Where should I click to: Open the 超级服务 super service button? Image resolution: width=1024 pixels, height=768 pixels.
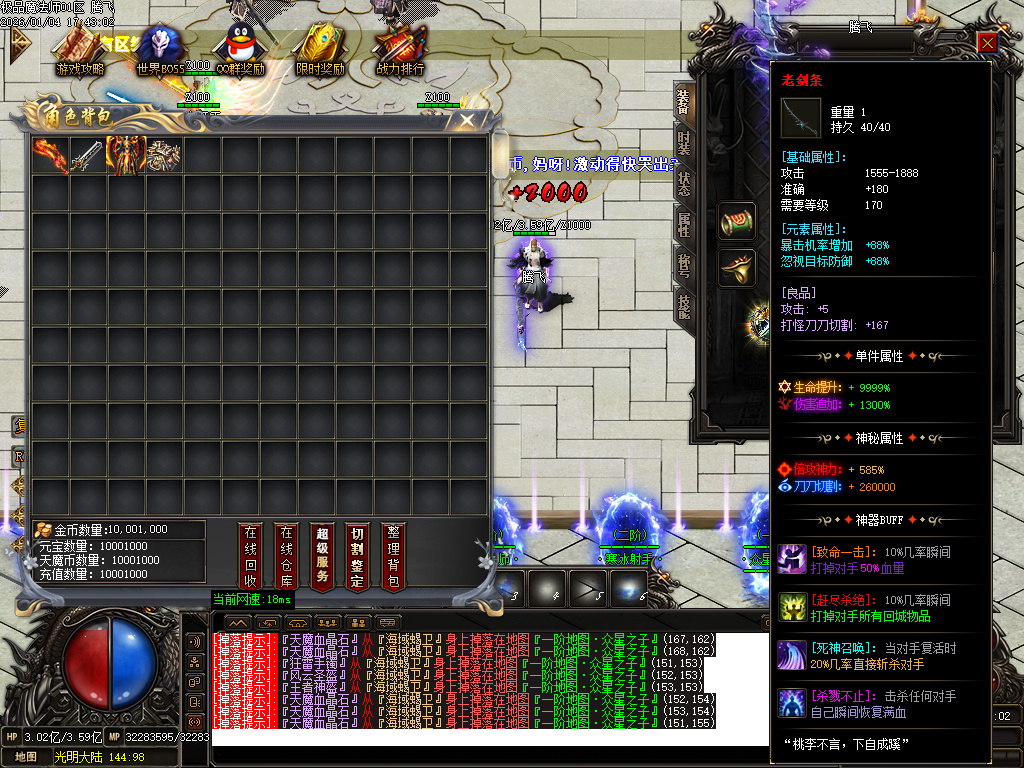[x=322, y=556]
